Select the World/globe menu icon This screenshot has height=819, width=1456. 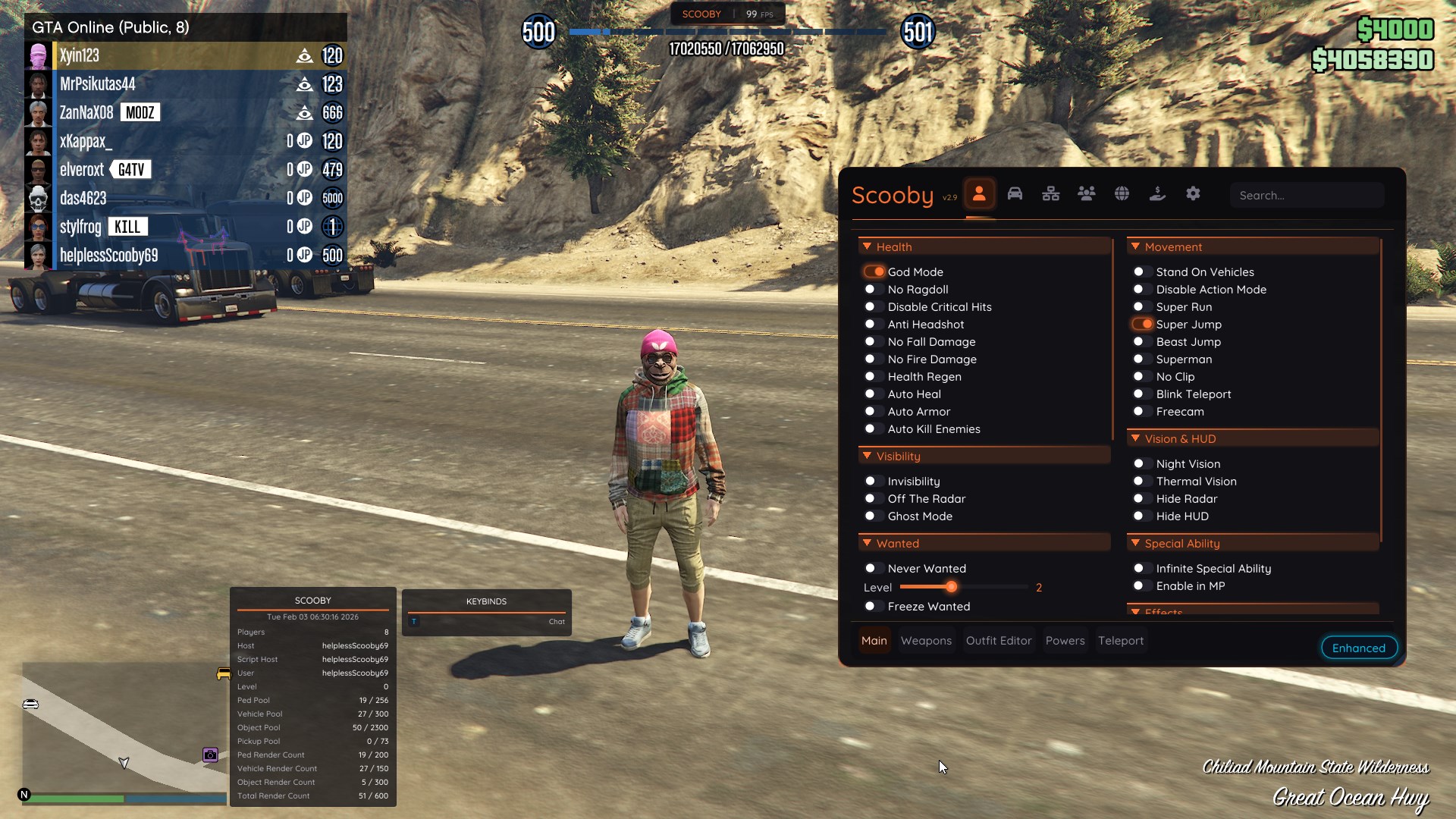[x=1122, y=193]
